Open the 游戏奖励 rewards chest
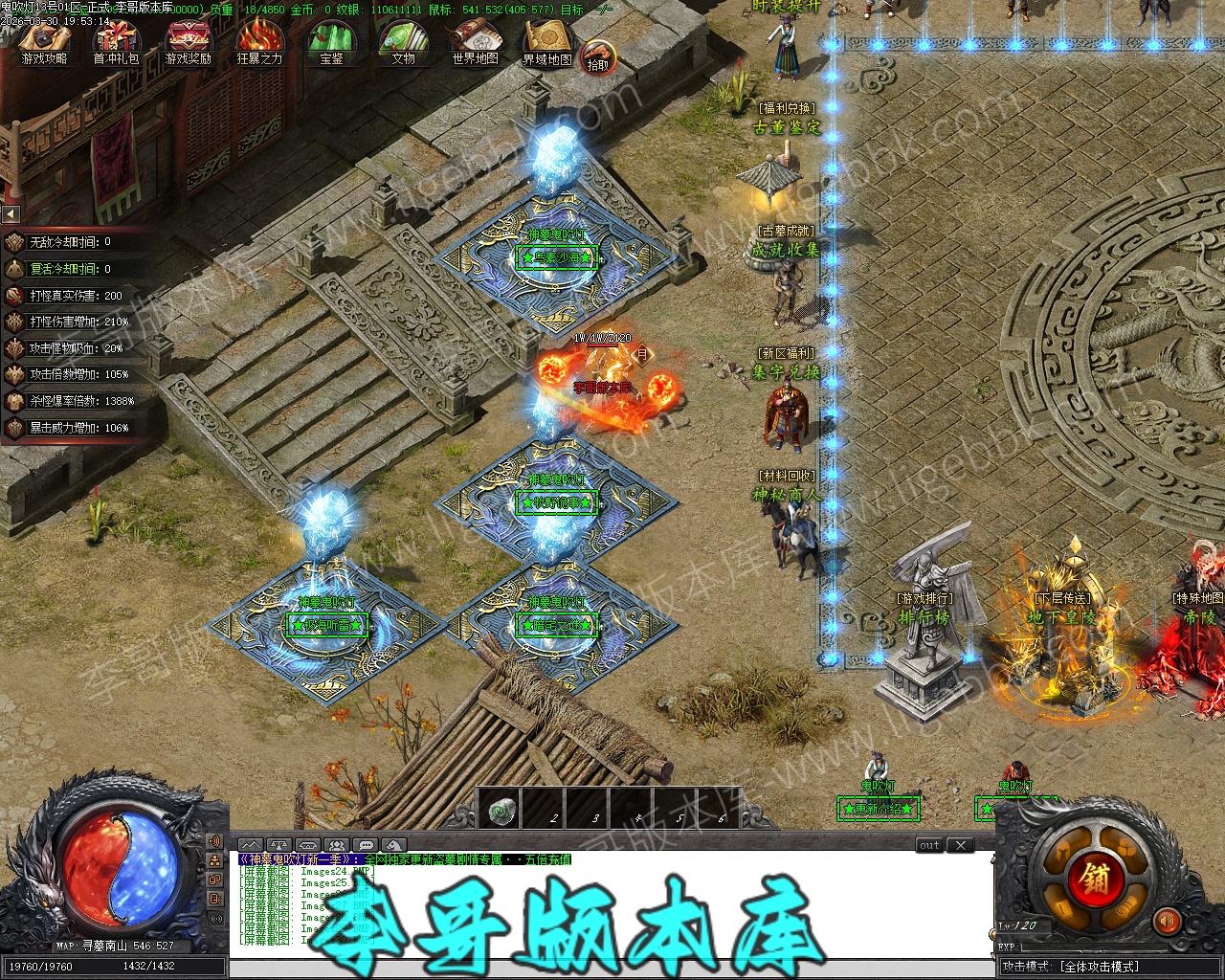 [x=188, y=42]
